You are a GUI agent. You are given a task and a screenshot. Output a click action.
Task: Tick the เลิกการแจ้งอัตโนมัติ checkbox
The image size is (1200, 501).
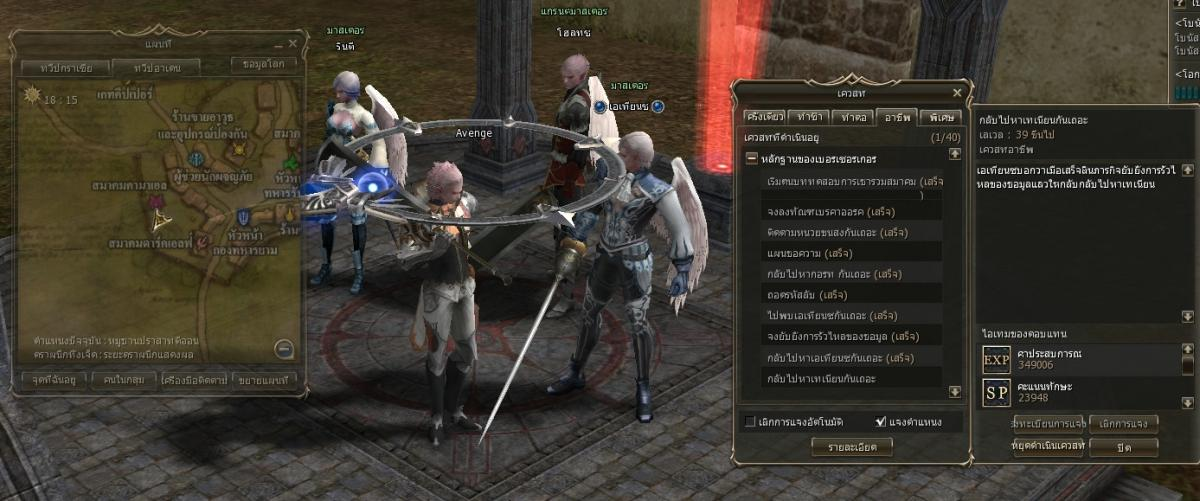tap(750, 422)
